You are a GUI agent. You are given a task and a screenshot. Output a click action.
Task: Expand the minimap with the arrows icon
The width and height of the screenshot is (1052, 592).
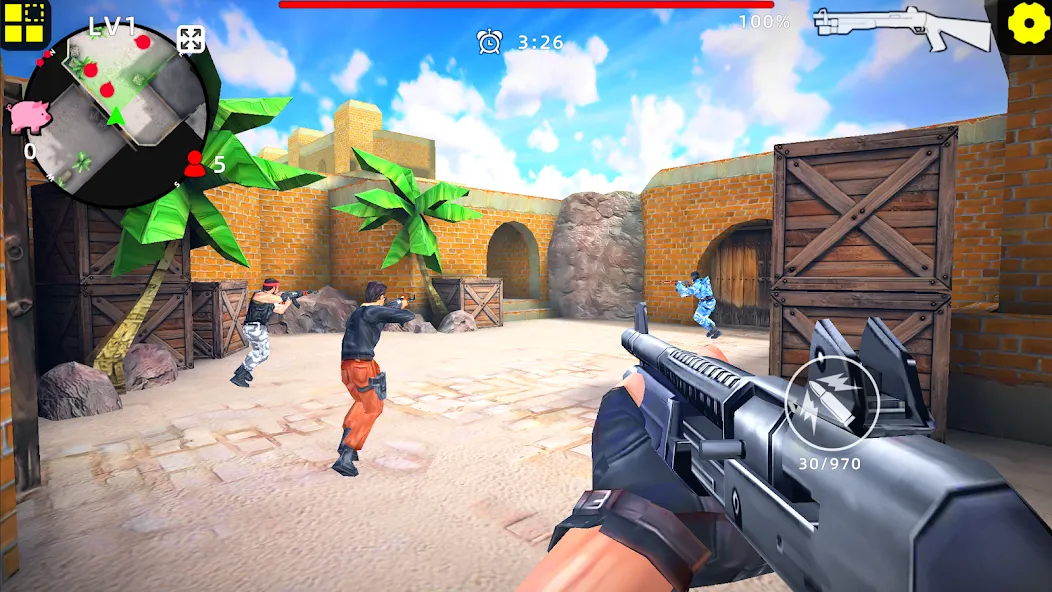tap(190, 40)
